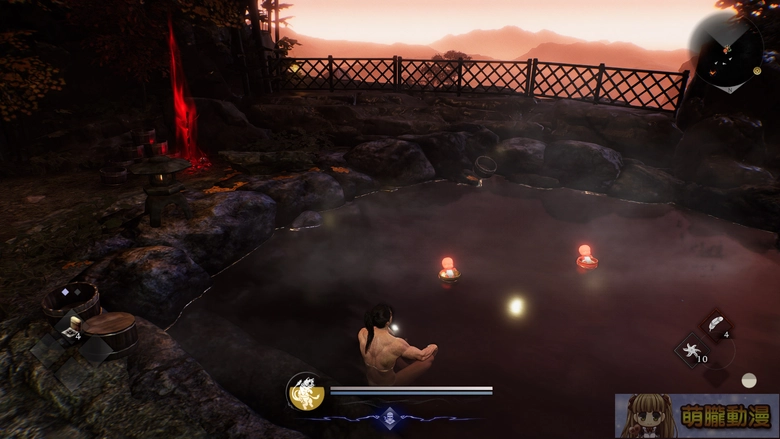Click the anime girl watermark logo
This screenshot has height=439, width=780.
coord(696,415)
